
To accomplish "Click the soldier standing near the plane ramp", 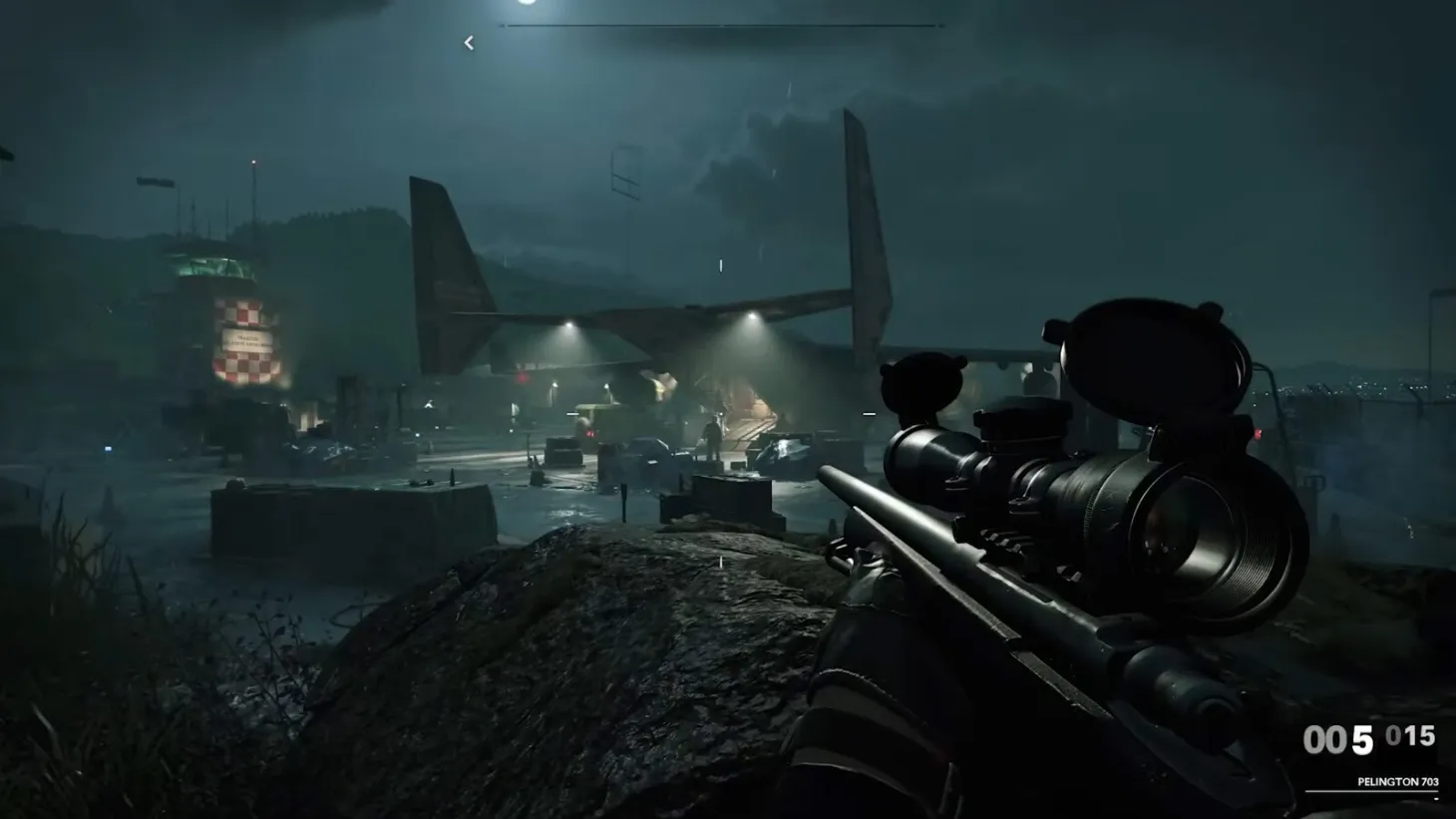I will click(x=712, y=437).
